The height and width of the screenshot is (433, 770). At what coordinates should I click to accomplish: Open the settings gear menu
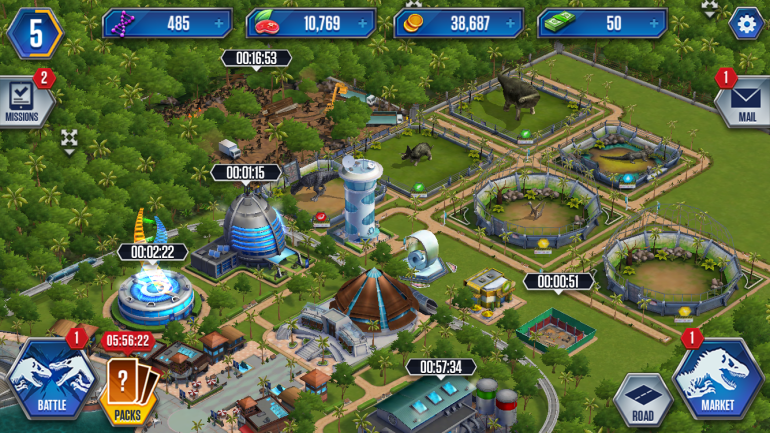tap(745, 23)
